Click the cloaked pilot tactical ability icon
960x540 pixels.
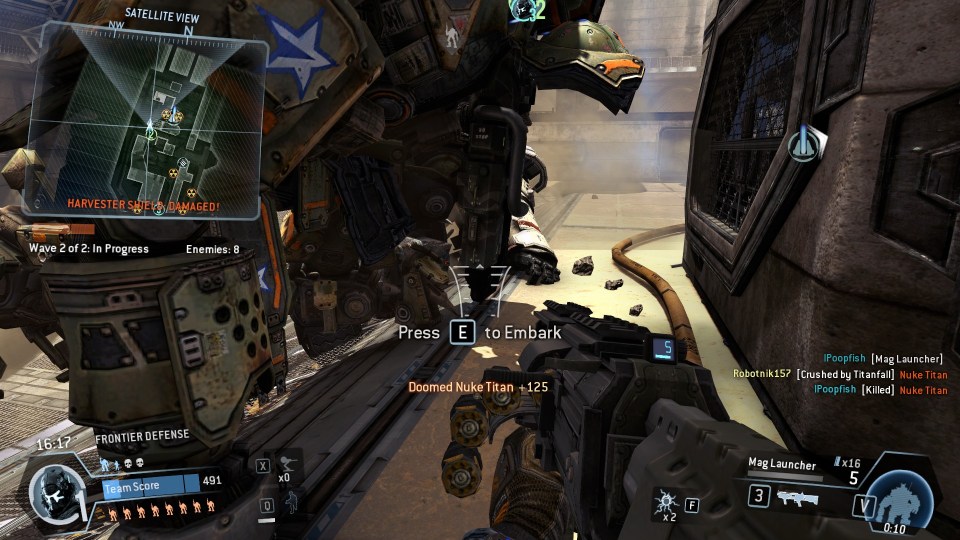(x=290, y=501)
